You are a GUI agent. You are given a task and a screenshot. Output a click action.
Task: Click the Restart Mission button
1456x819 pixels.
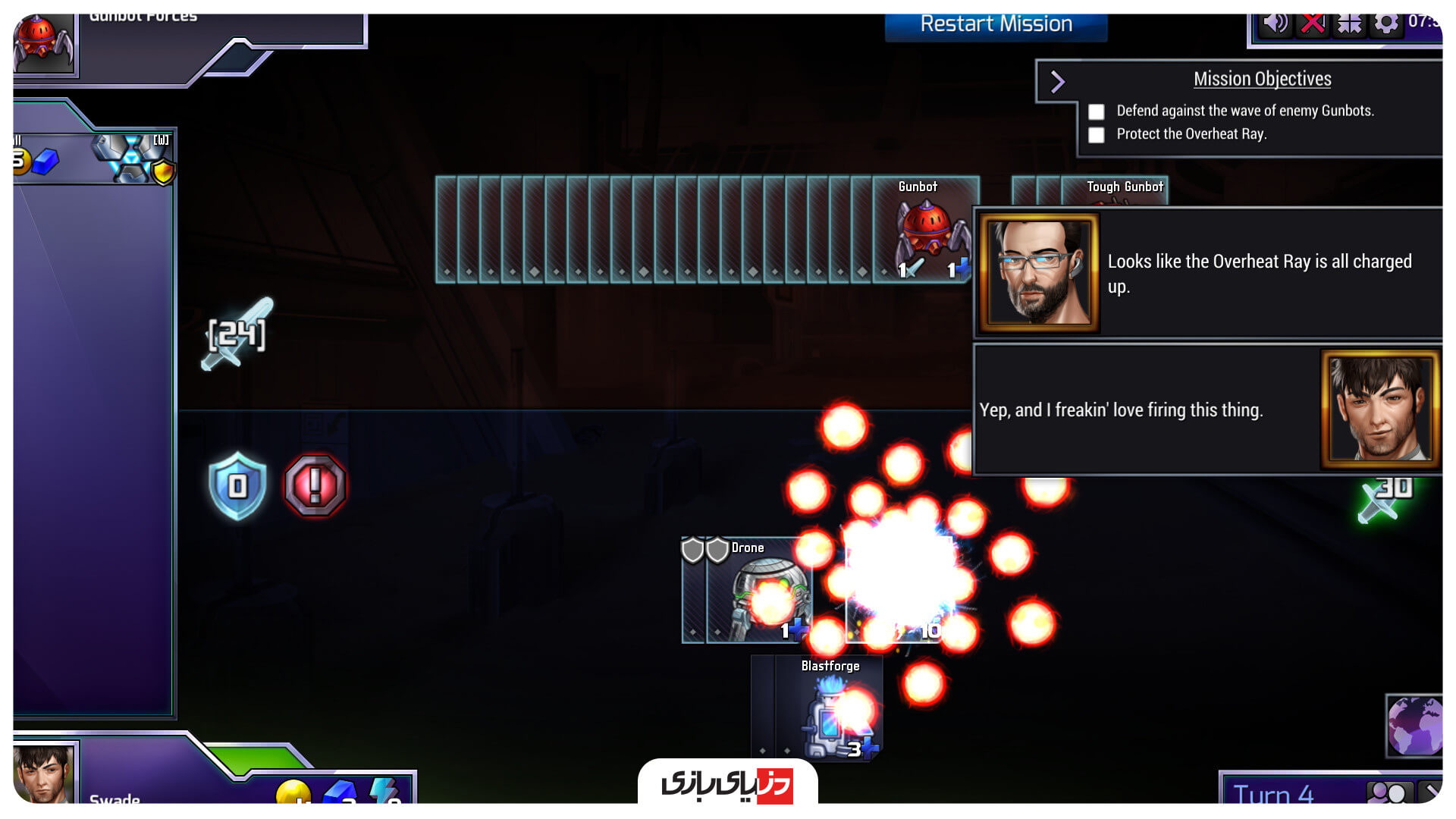996,25
